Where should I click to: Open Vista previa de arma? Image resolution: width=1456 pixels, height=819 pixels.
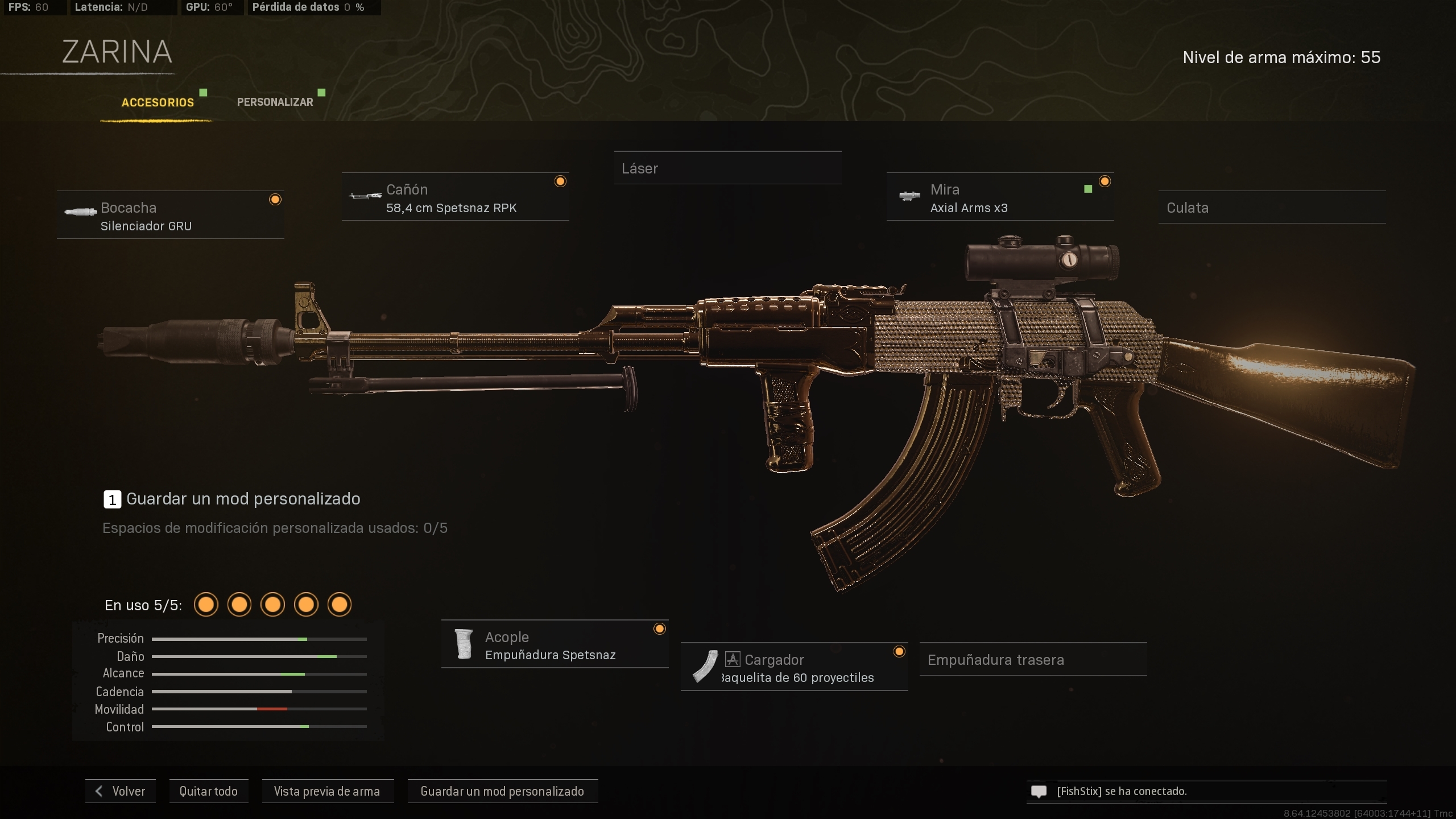click(328, 791)
